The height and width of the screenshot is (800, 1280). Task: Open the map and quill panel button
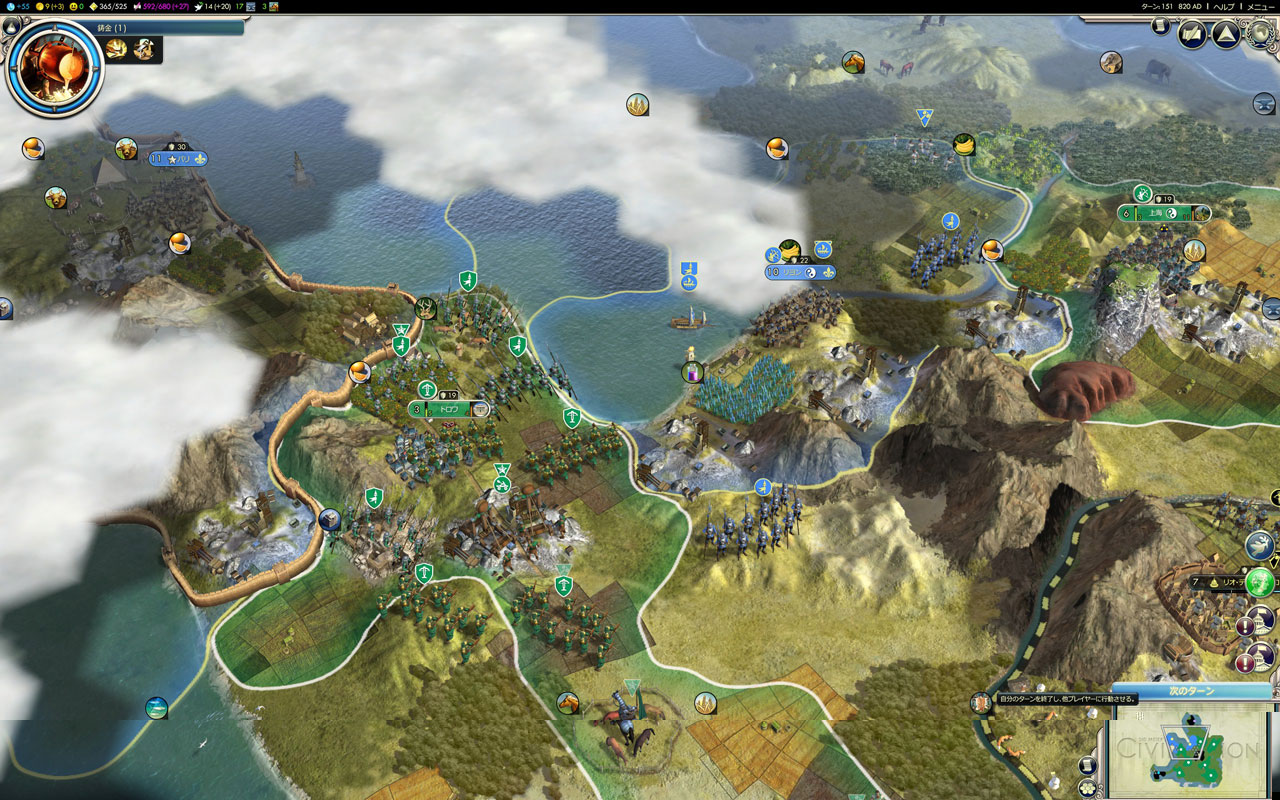[x=1192, y=35]
